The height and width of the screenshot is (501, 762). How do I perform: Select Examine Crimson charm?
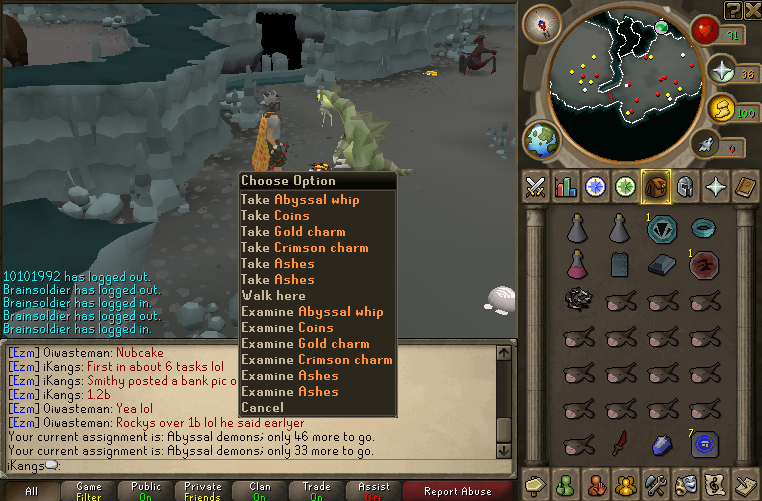pyautogui.click(x=316, y=359)
